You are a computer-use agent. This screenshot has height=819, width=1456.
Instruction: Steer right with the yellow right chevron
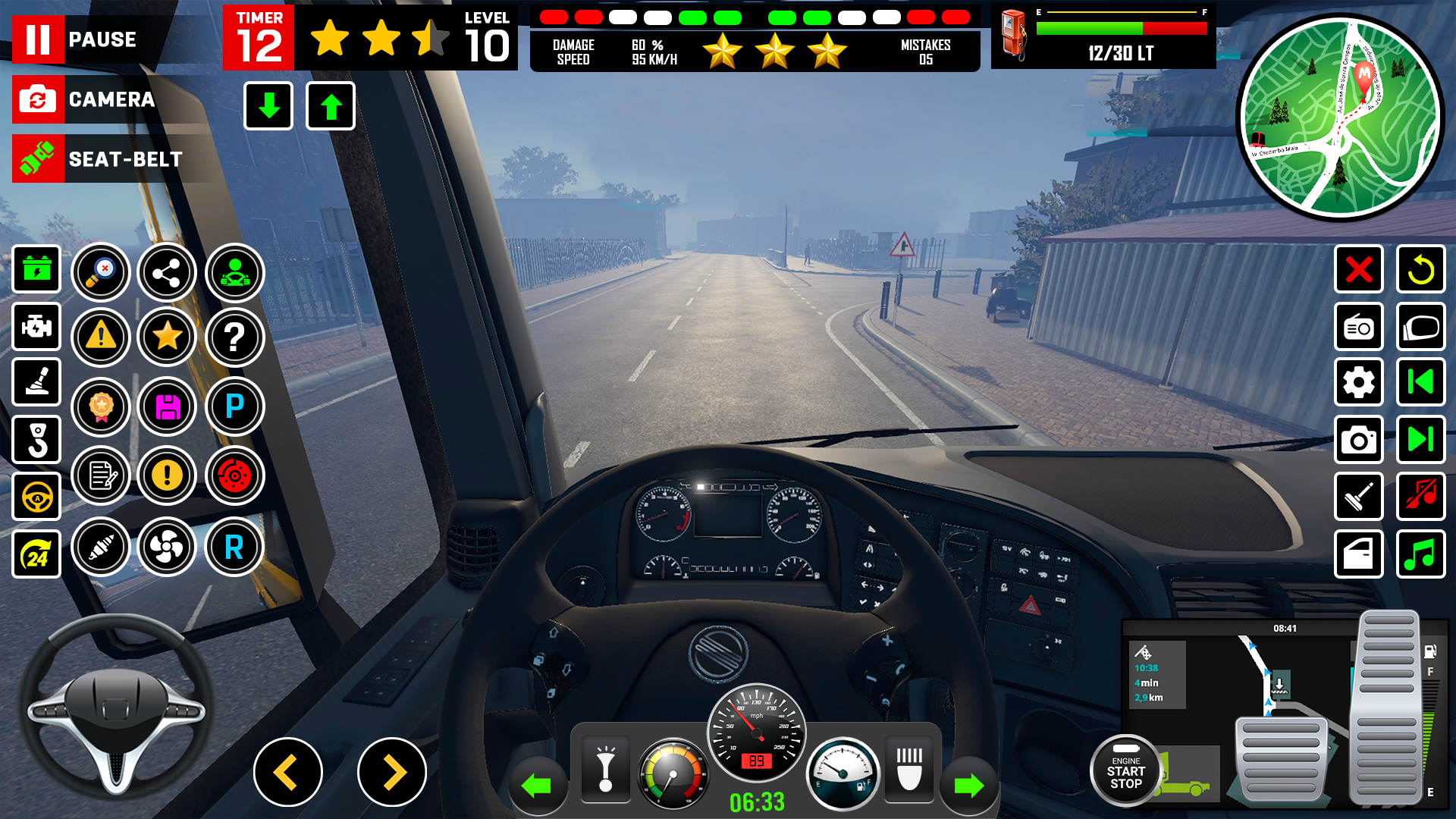point(392,772)
